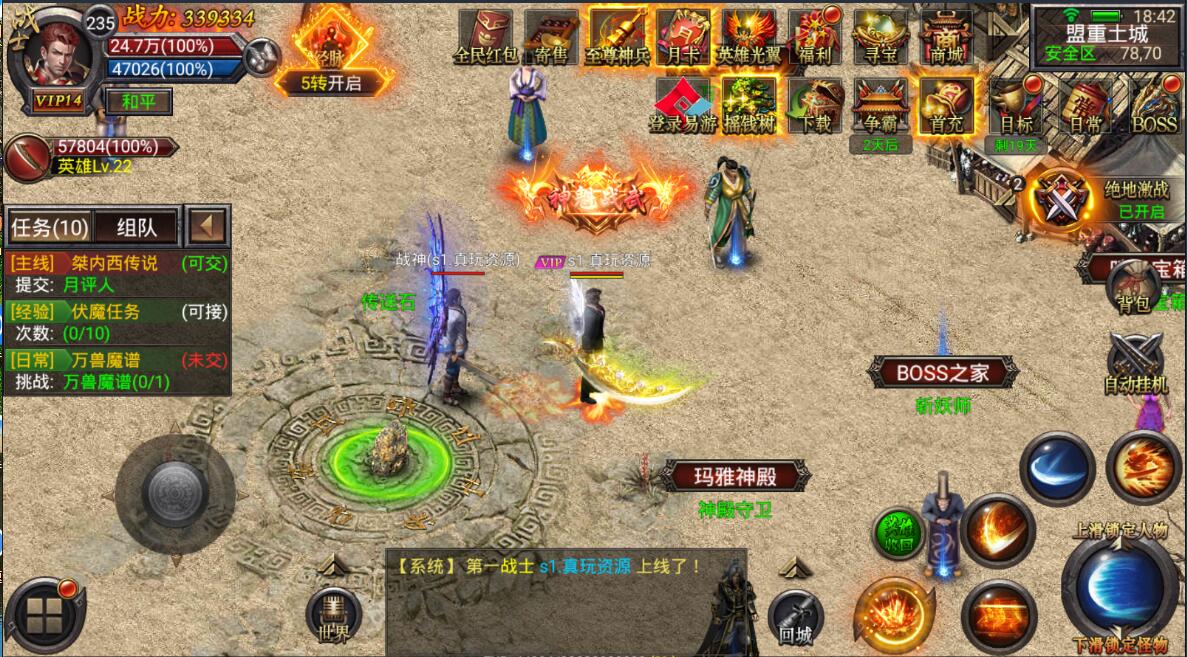Open the 福利 welfare rewards

(815, 38)
